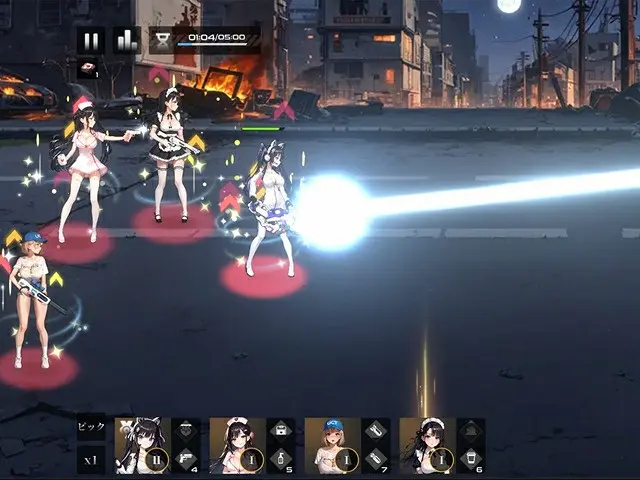Click the red supply crate item icon
This screenshot has height=480, width=640.
pos(88,69)
